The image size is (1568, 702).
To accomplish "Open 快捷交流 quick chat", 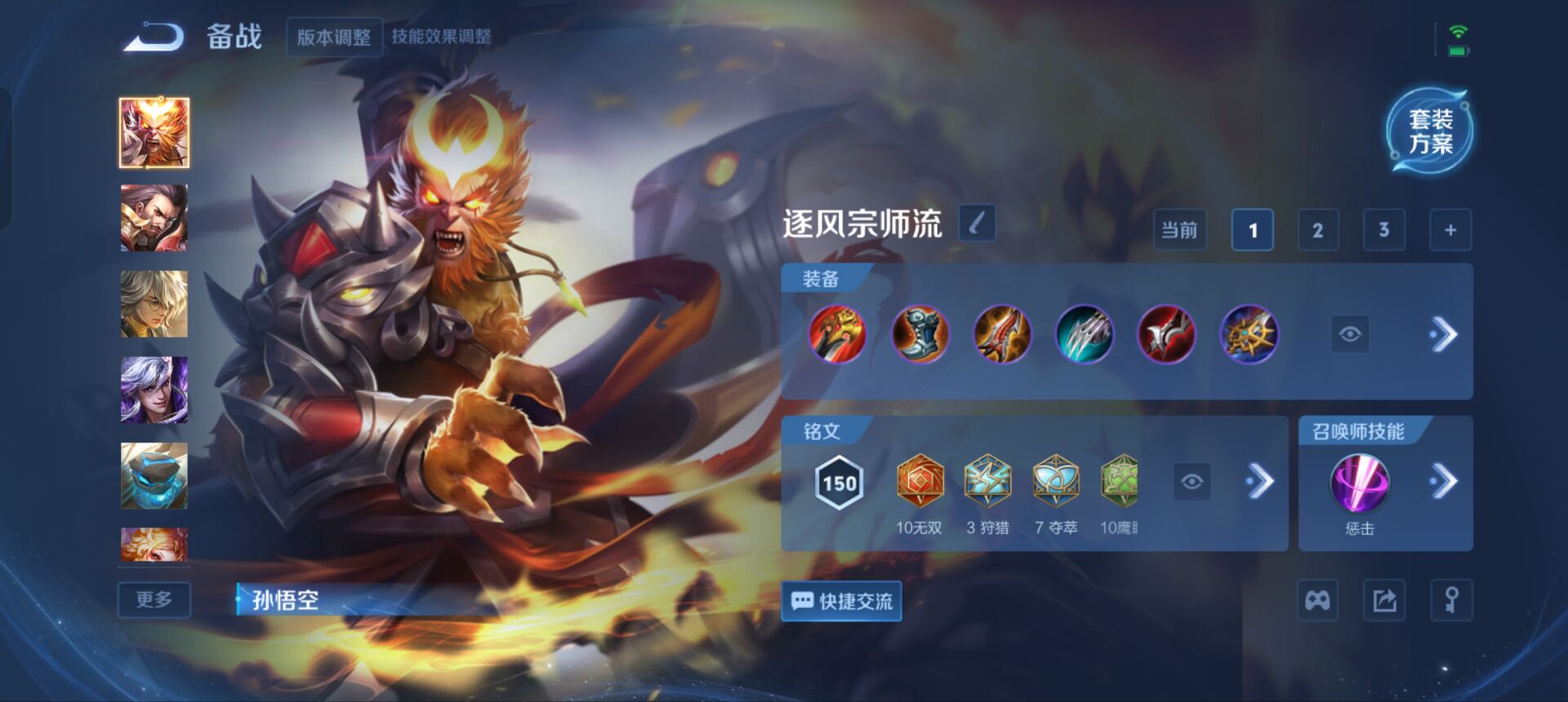I will click(x=841, y=602).
